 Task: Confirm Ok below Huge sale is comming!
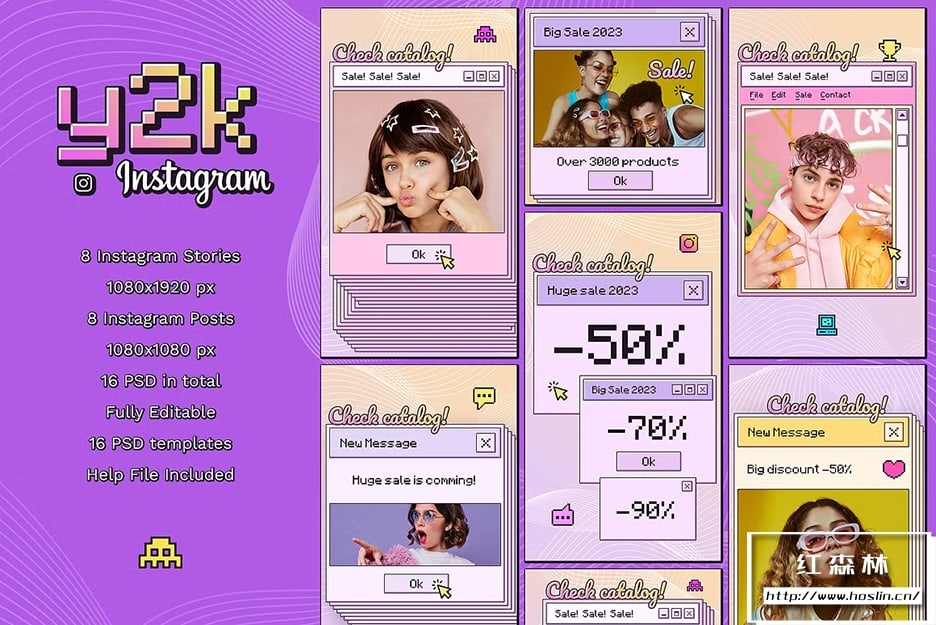pos(416,584)
